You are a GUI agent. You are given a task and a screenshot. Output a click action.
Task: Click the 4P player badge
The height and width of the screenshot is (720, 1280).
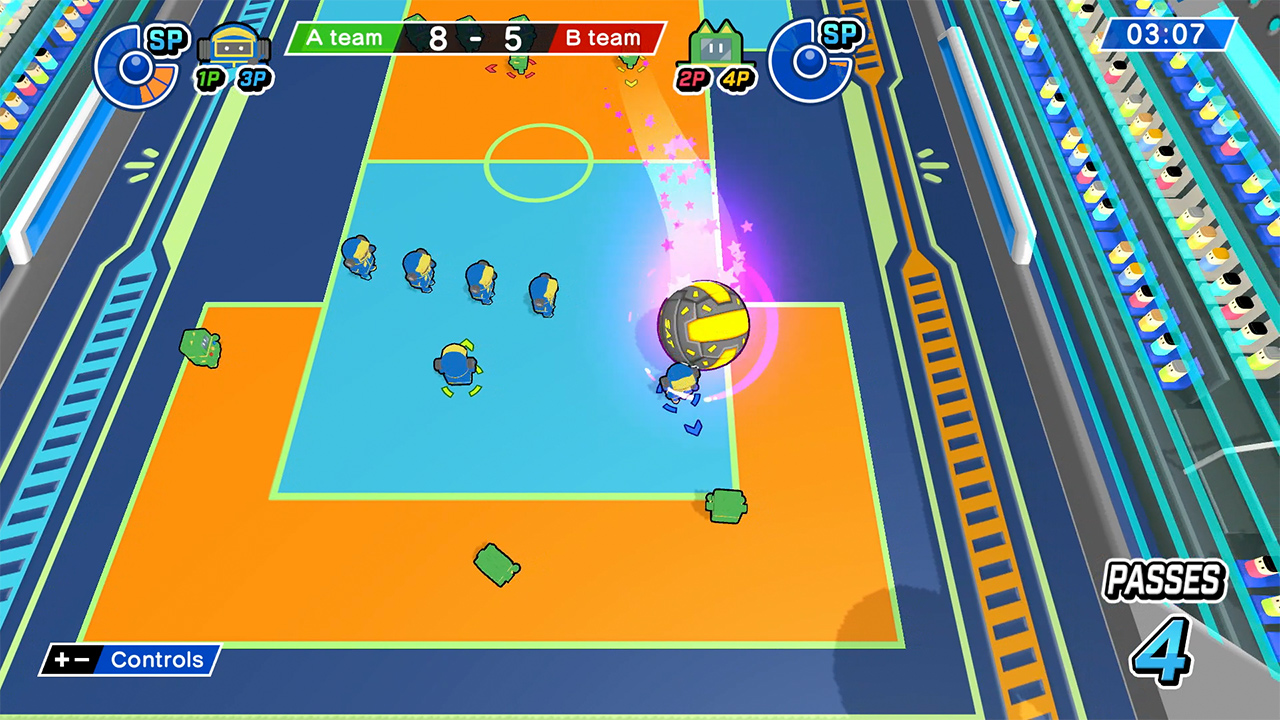click(x=736, y=76)
